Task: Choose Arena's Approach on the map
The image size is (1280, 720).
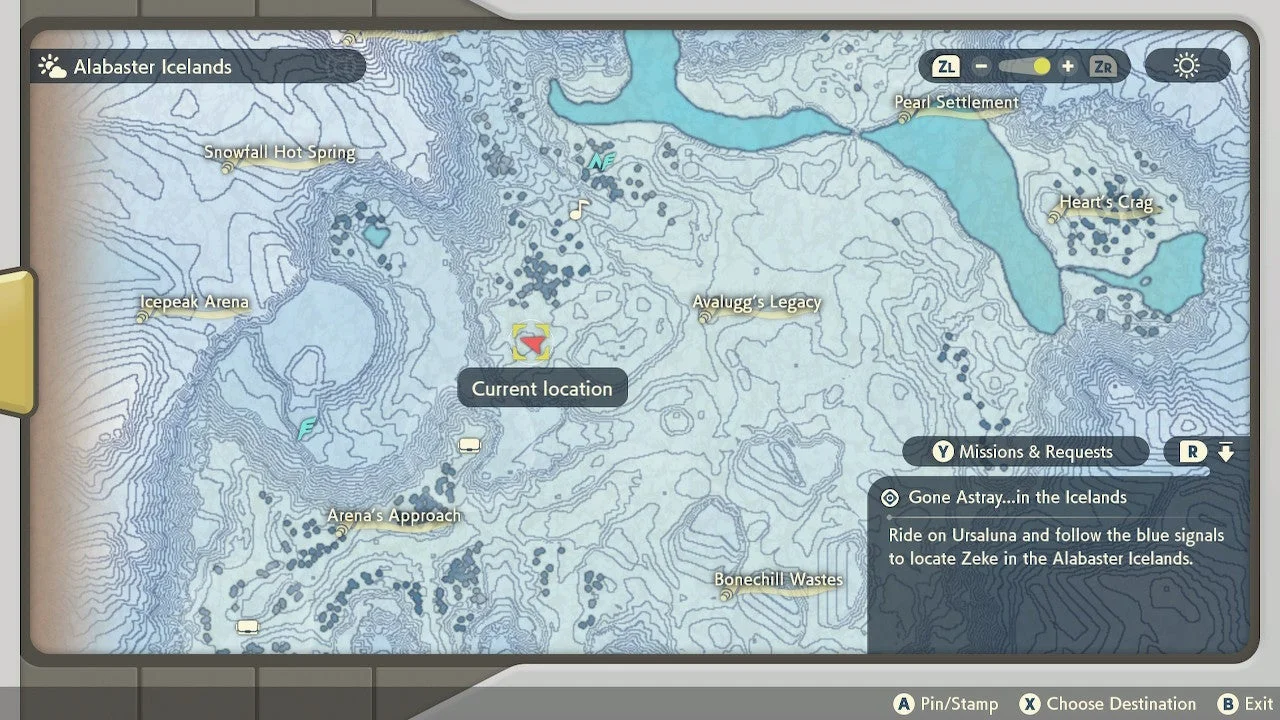Action: [x=394, y=517]
